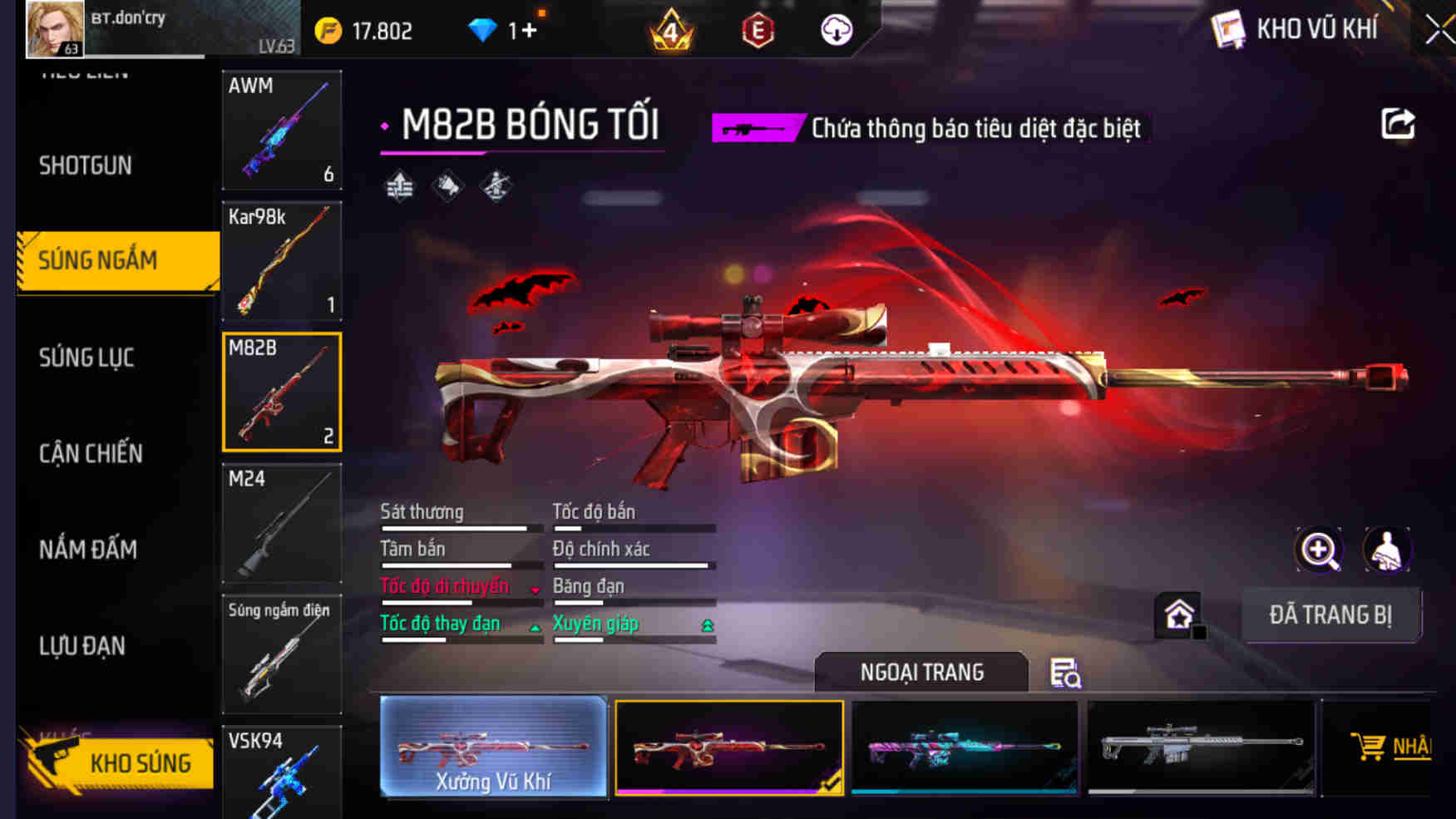Select the M82B in the weapon list

[282, 391]
